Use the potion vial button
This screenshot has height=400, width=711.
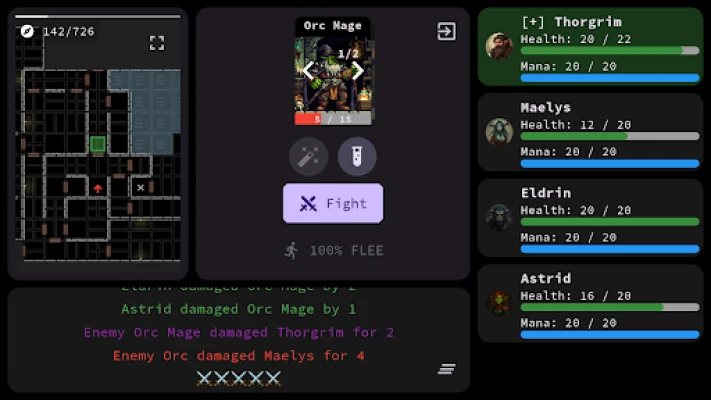357,156
